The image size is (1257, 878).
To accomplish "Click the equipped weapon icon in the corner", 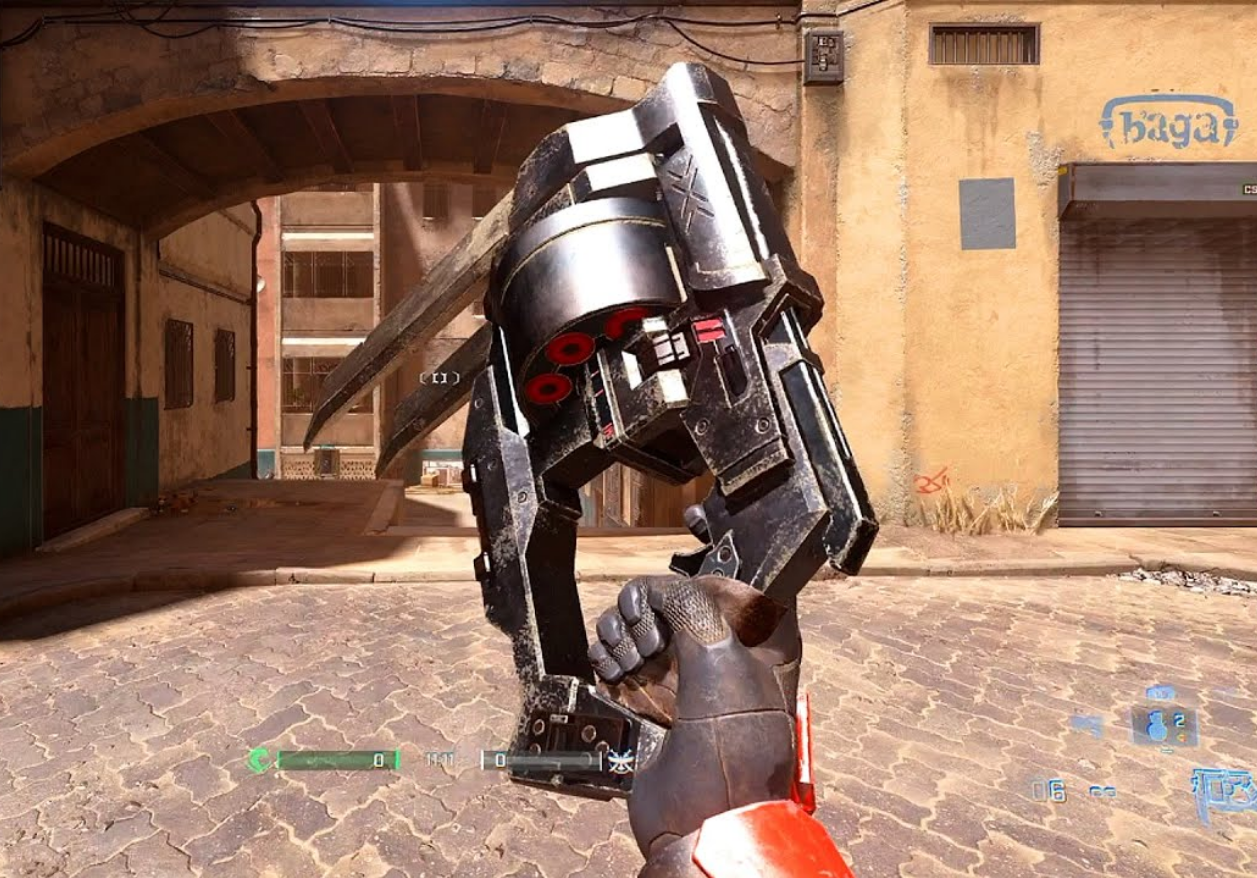I will (x=1226, y=791).
